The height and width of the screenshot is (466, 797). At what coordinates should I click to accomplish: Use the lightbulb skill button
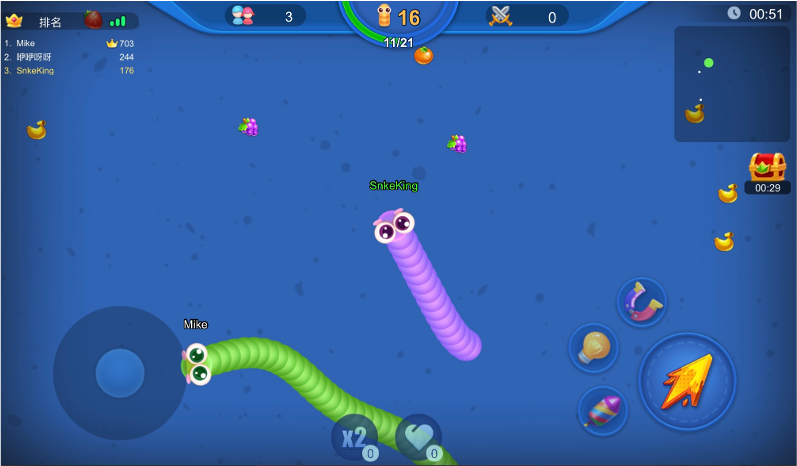click(x=593, y=347)
